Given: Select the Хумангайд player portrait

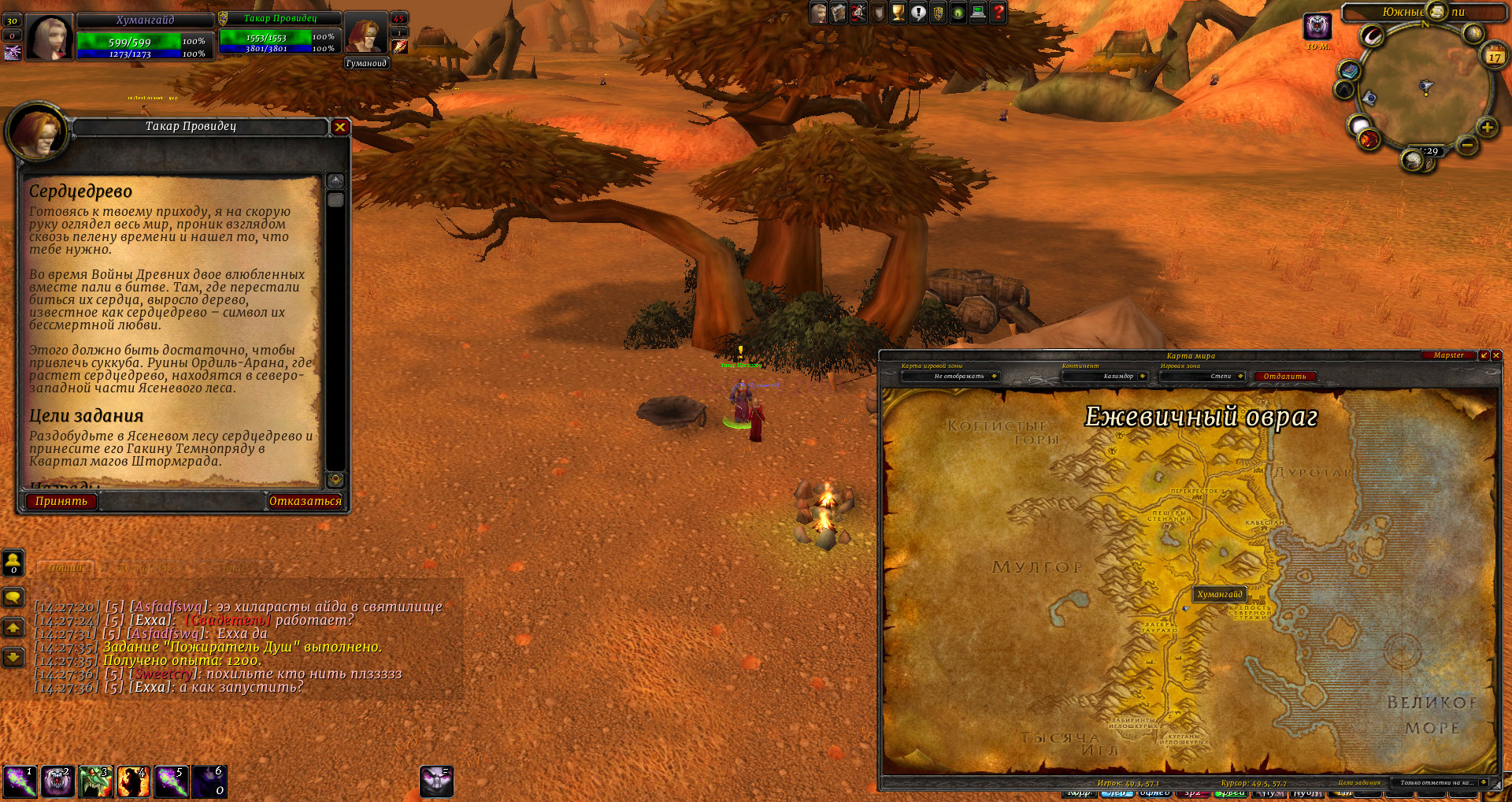Looking at the screenshot, I should [49, 36].
